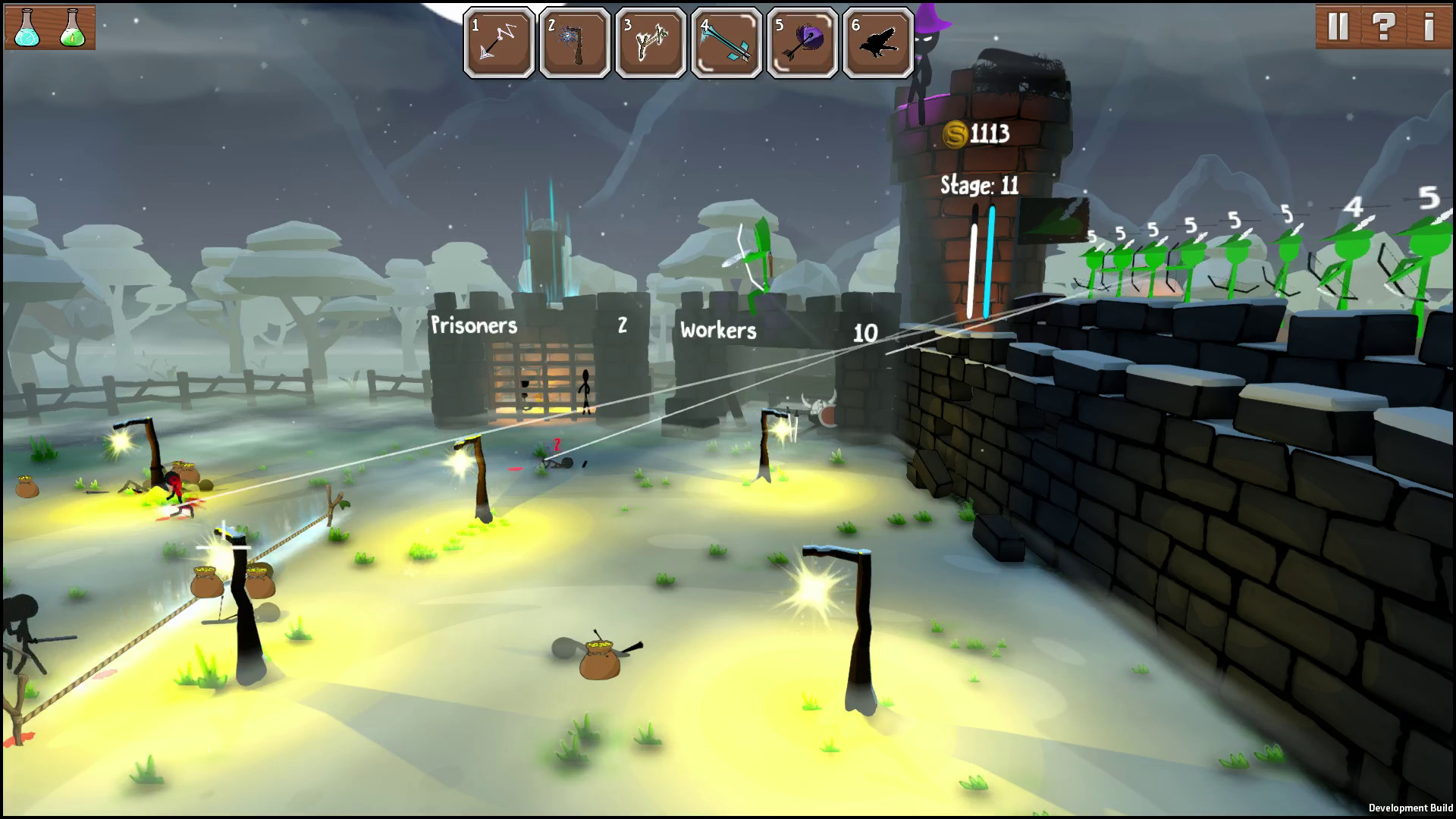The height and width of the screenshot is (819, 1456).
Task: Click the Stage: 11 label
Action: [978, 182]
